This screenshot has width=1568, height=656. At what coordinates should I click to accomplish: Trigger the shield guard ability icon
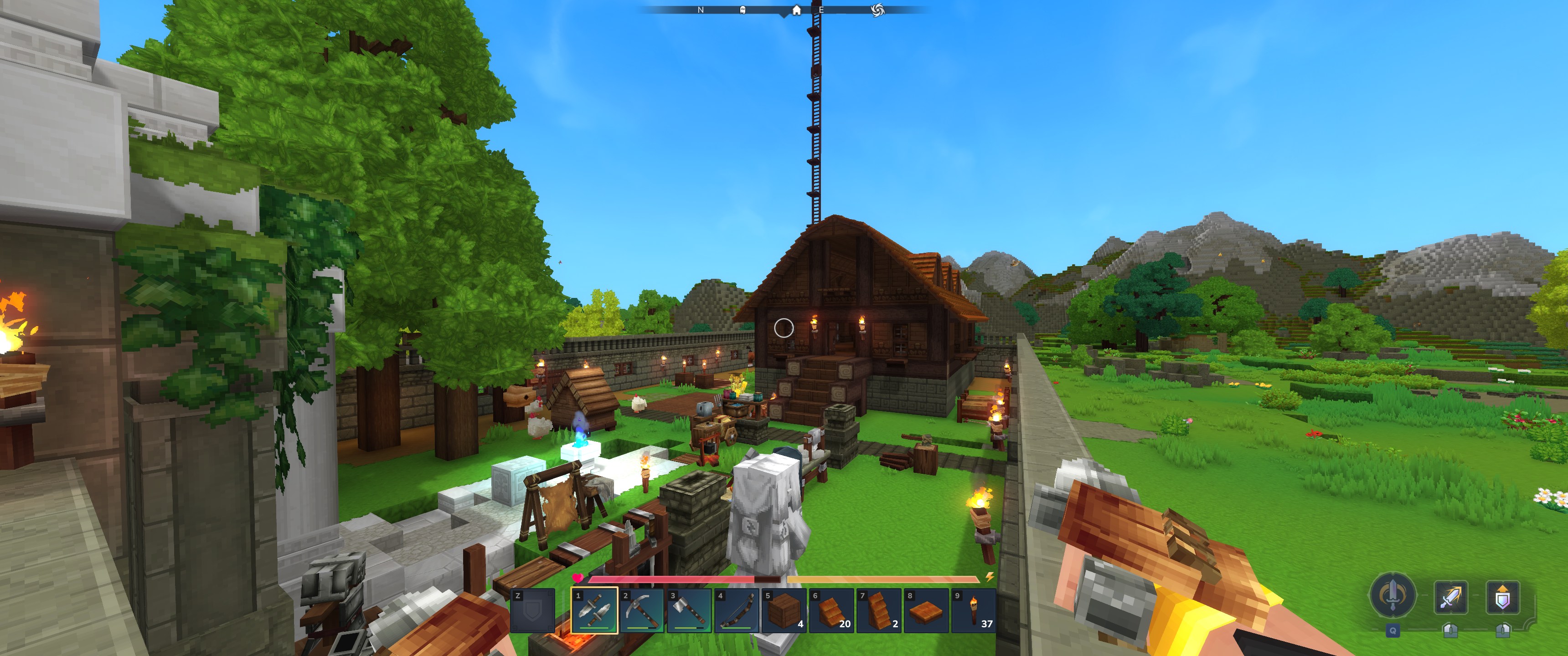point(1502,598)
